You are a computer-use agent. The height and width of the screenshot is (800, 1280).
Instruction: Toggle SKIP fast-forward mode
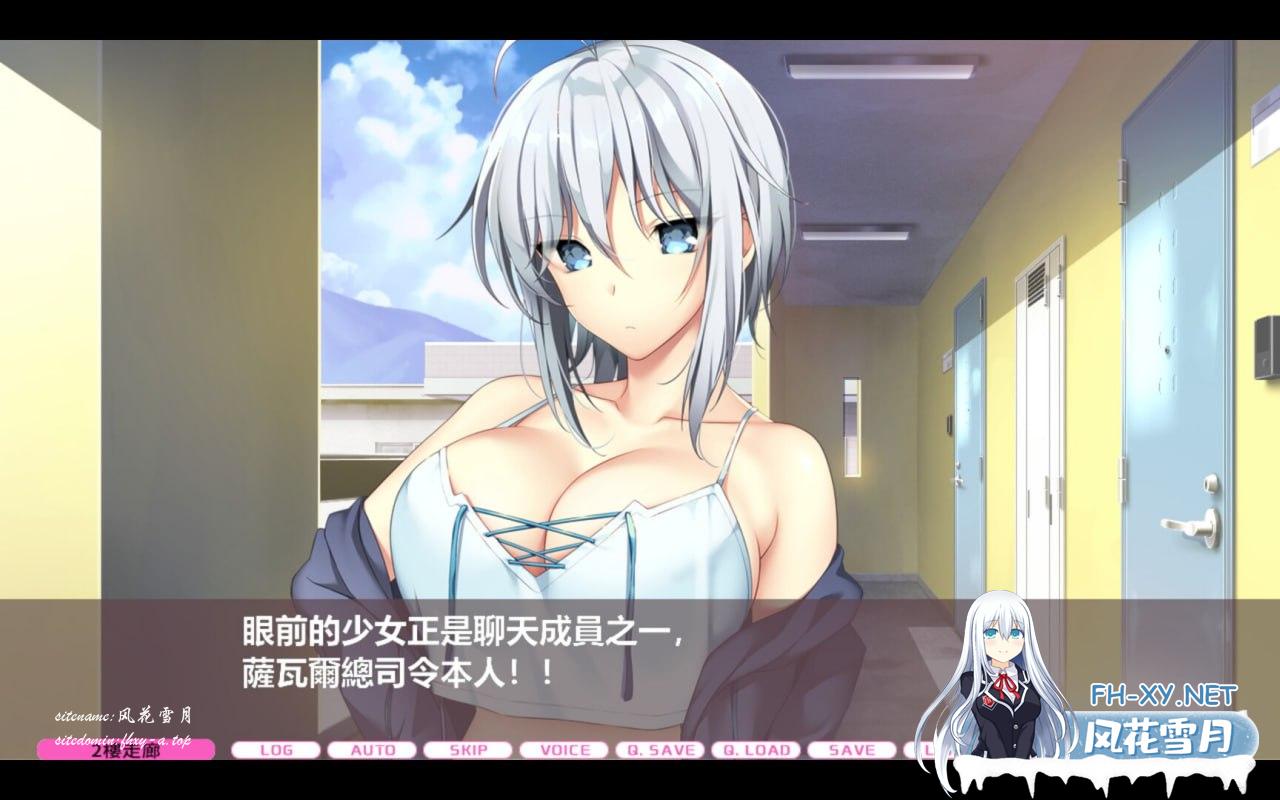467,750
